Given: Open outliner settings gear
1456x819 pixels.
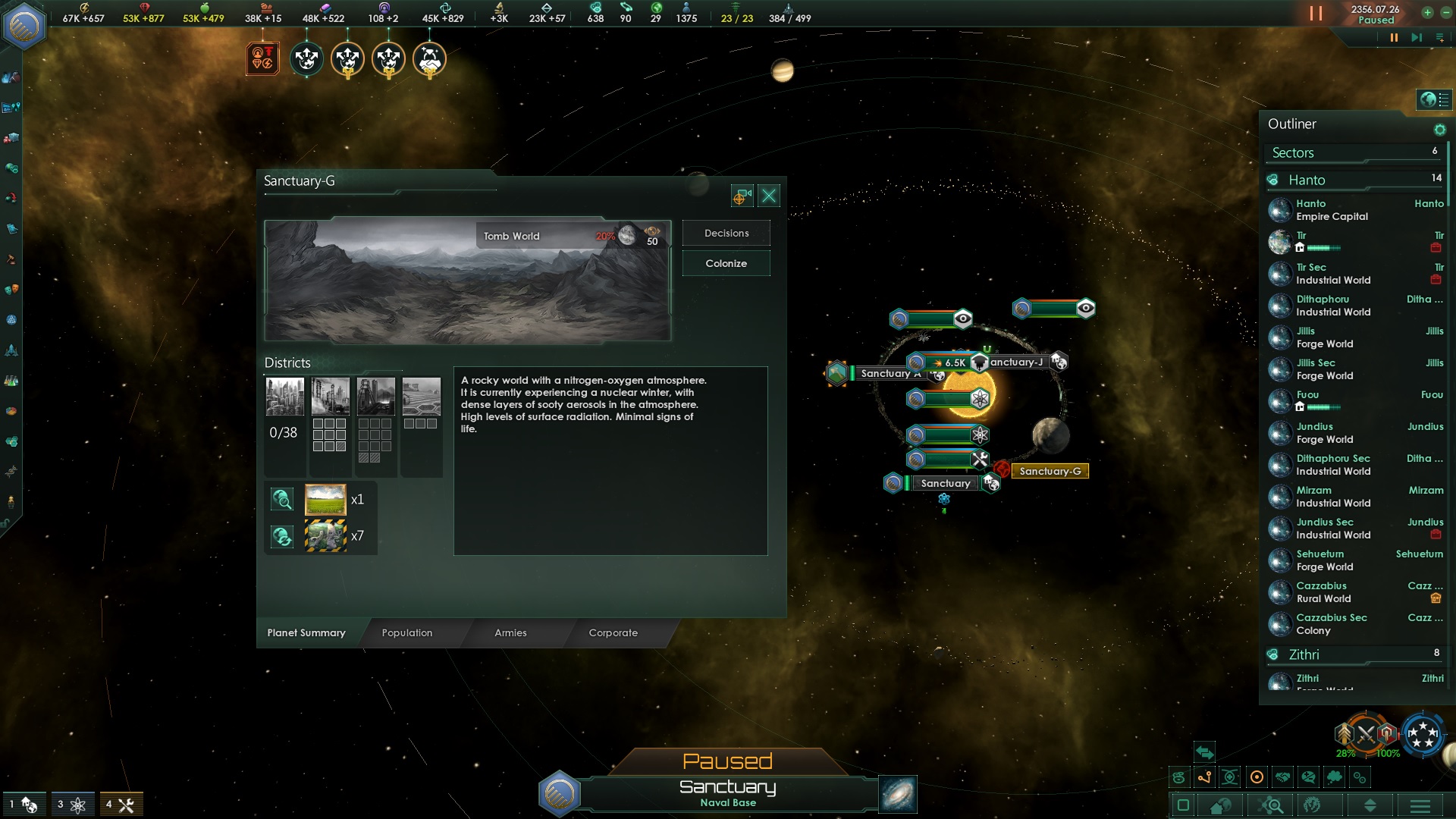Looking at the screenshot, I should [1439, 130].
